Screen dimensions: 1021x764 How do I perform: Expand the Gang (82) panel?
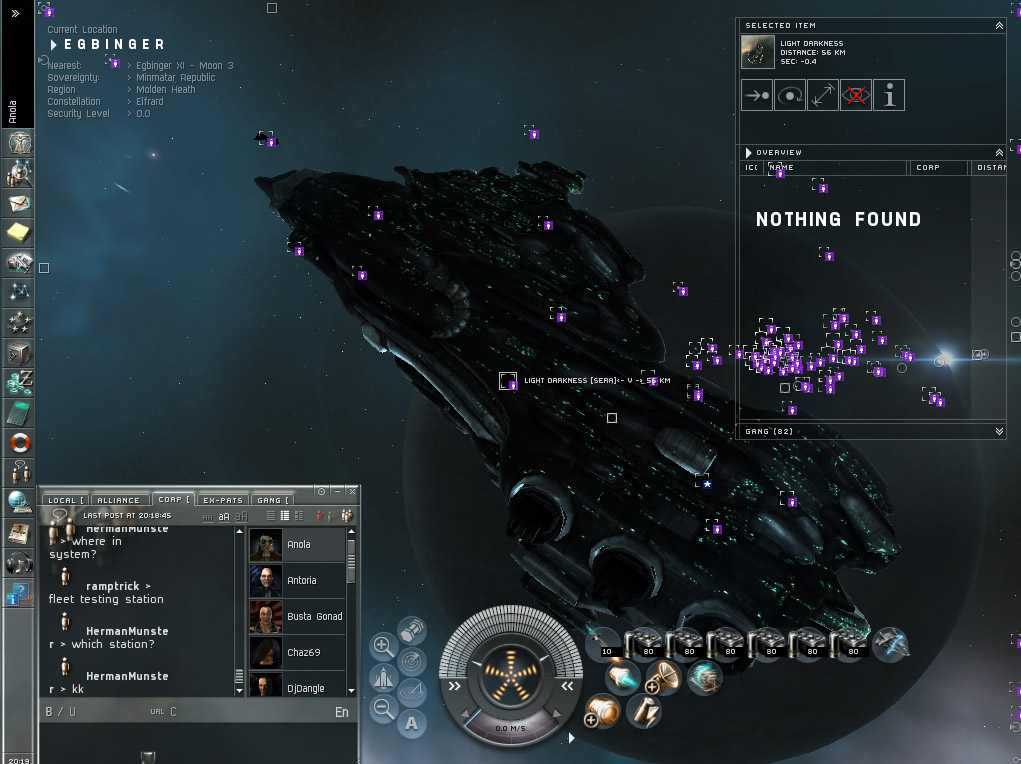click(x=999, y=432)
